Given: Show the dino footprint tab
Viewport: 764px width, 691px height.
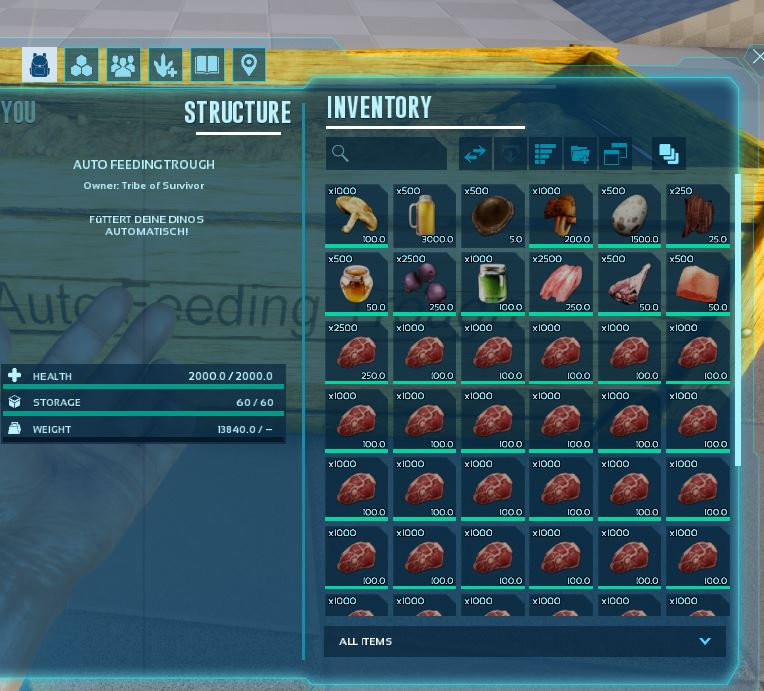Looking at the screenshot, I should tap(165, 66).
